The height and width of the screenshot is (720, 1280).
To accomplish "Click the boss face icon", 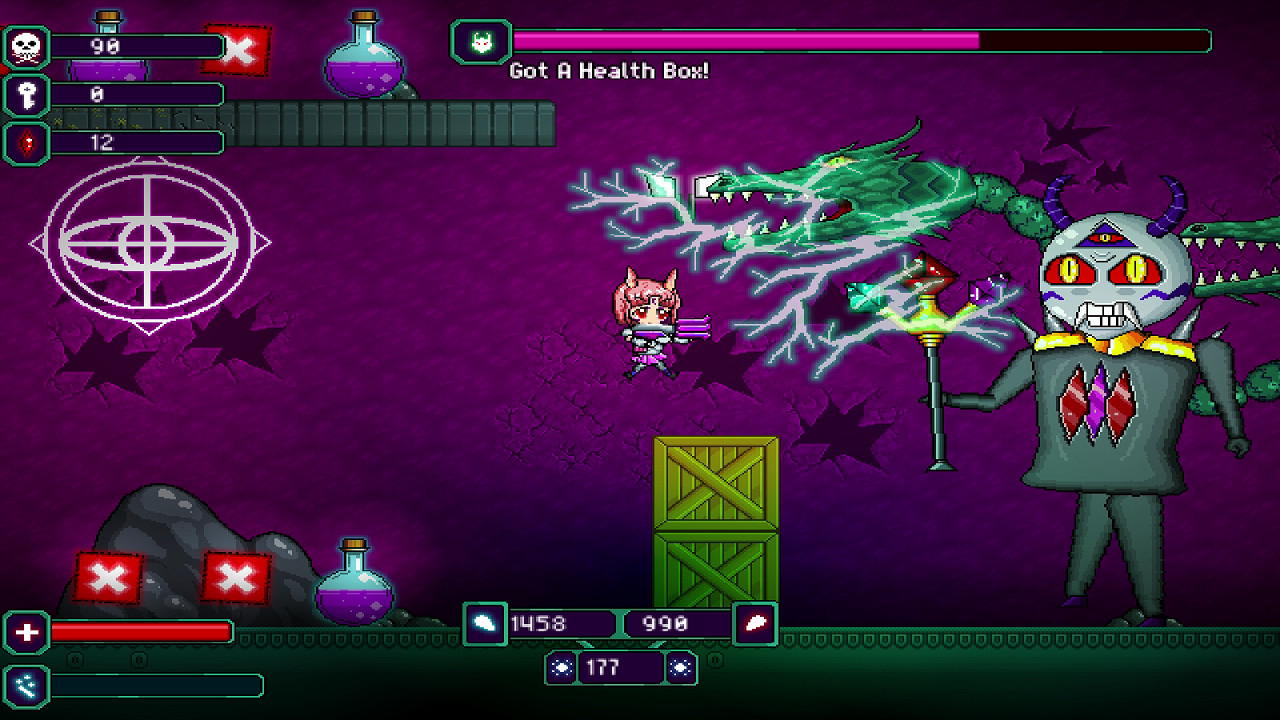I will (x=481, y=42).
